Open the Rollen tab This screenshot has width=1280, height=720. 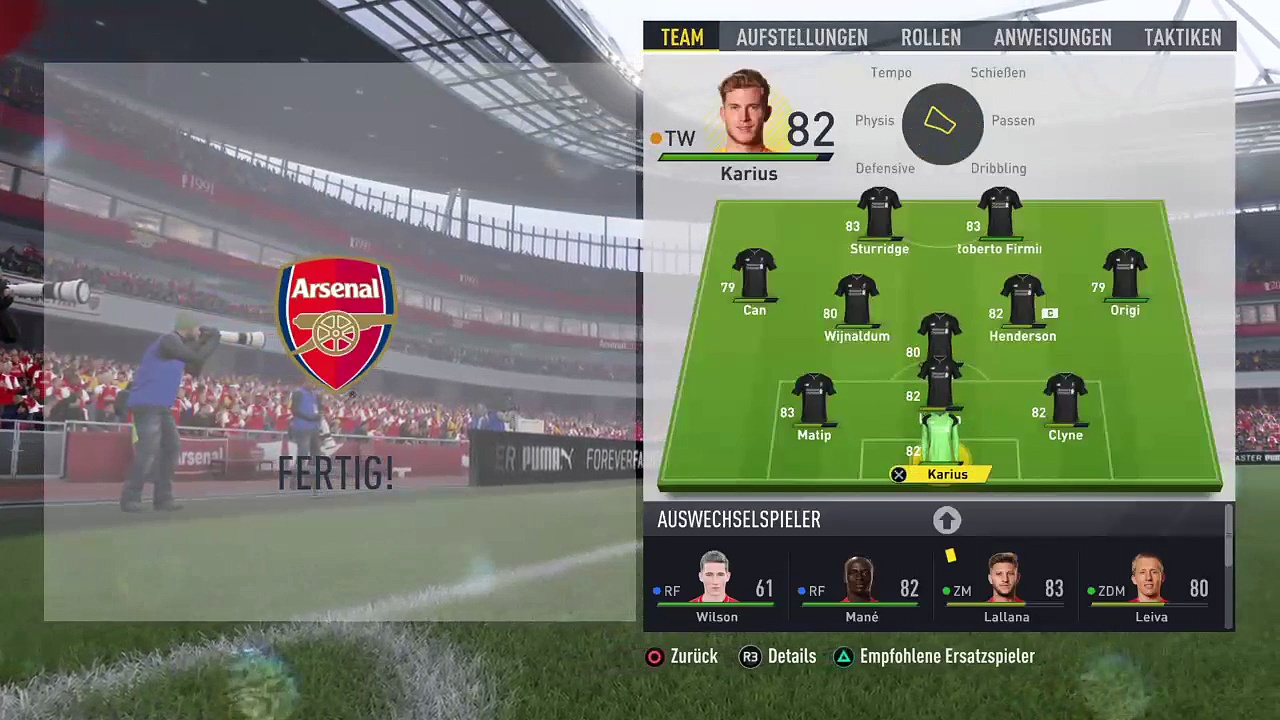[x=930, y=37]
